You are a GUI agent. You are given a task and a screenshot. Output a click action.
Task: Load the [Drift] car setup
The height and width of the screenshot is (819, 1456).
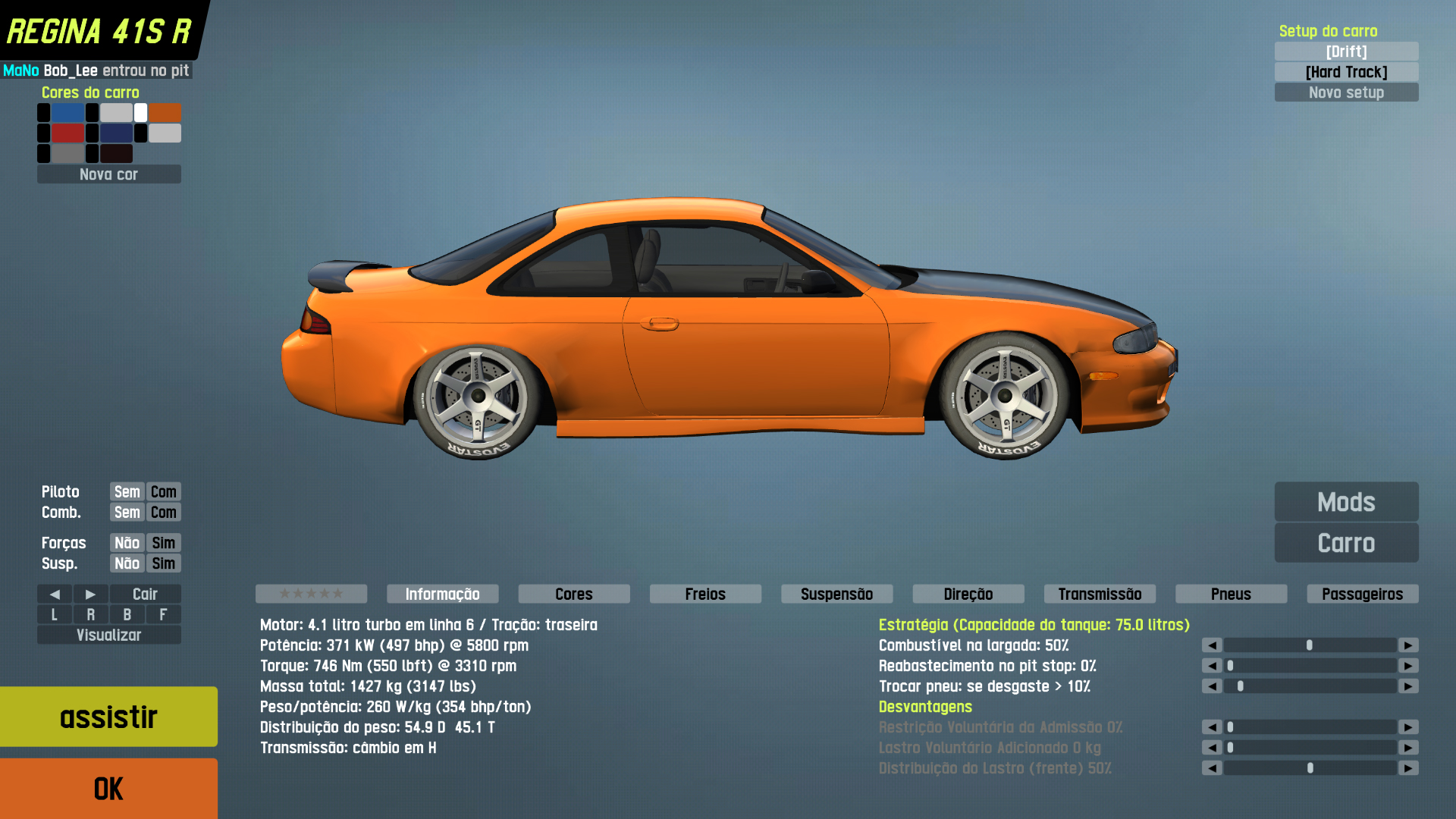pos(1346,52)
